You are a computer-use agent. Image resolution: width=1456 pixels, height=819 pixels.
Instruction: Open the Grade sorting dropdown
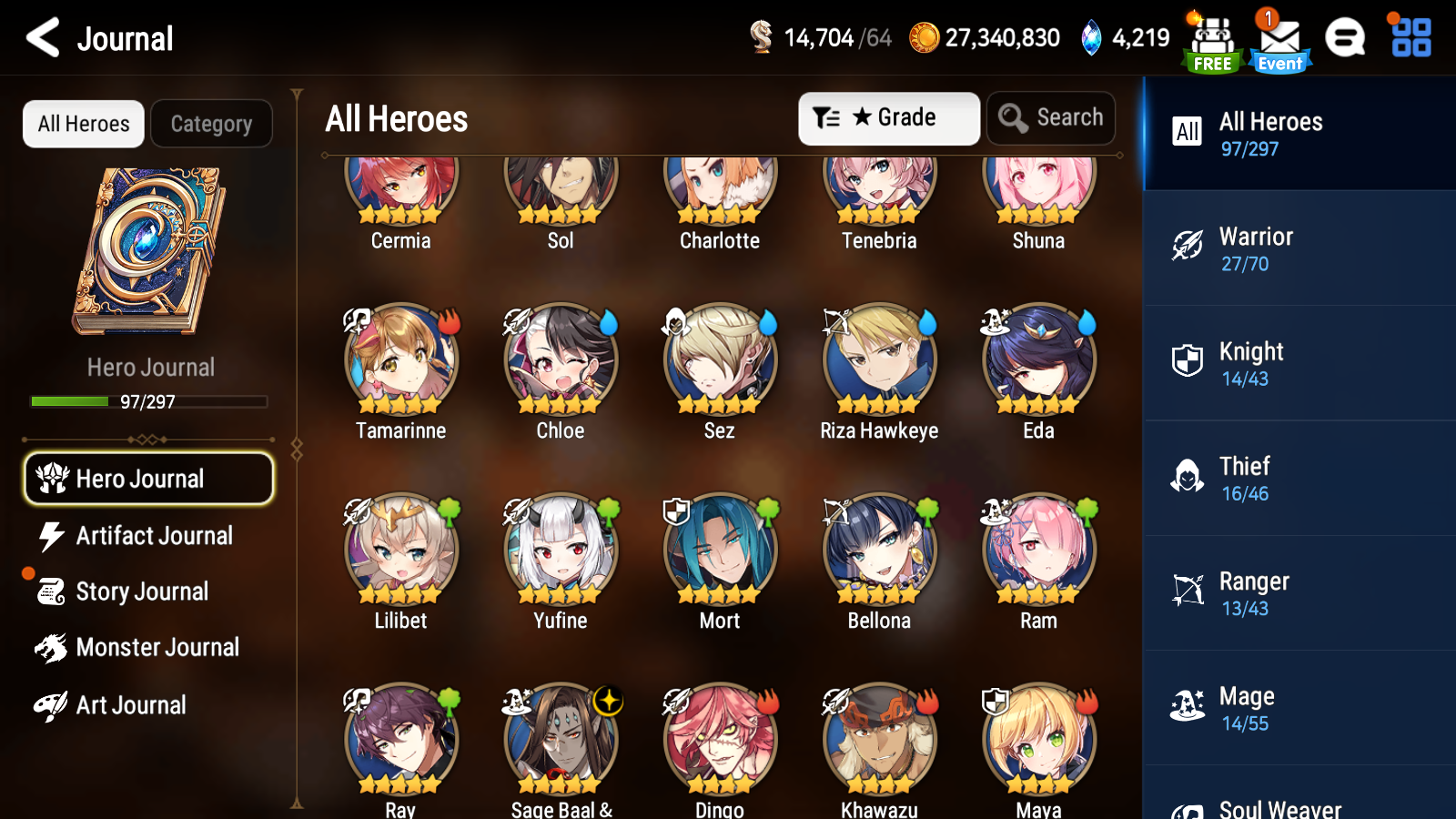pos(889,117)
